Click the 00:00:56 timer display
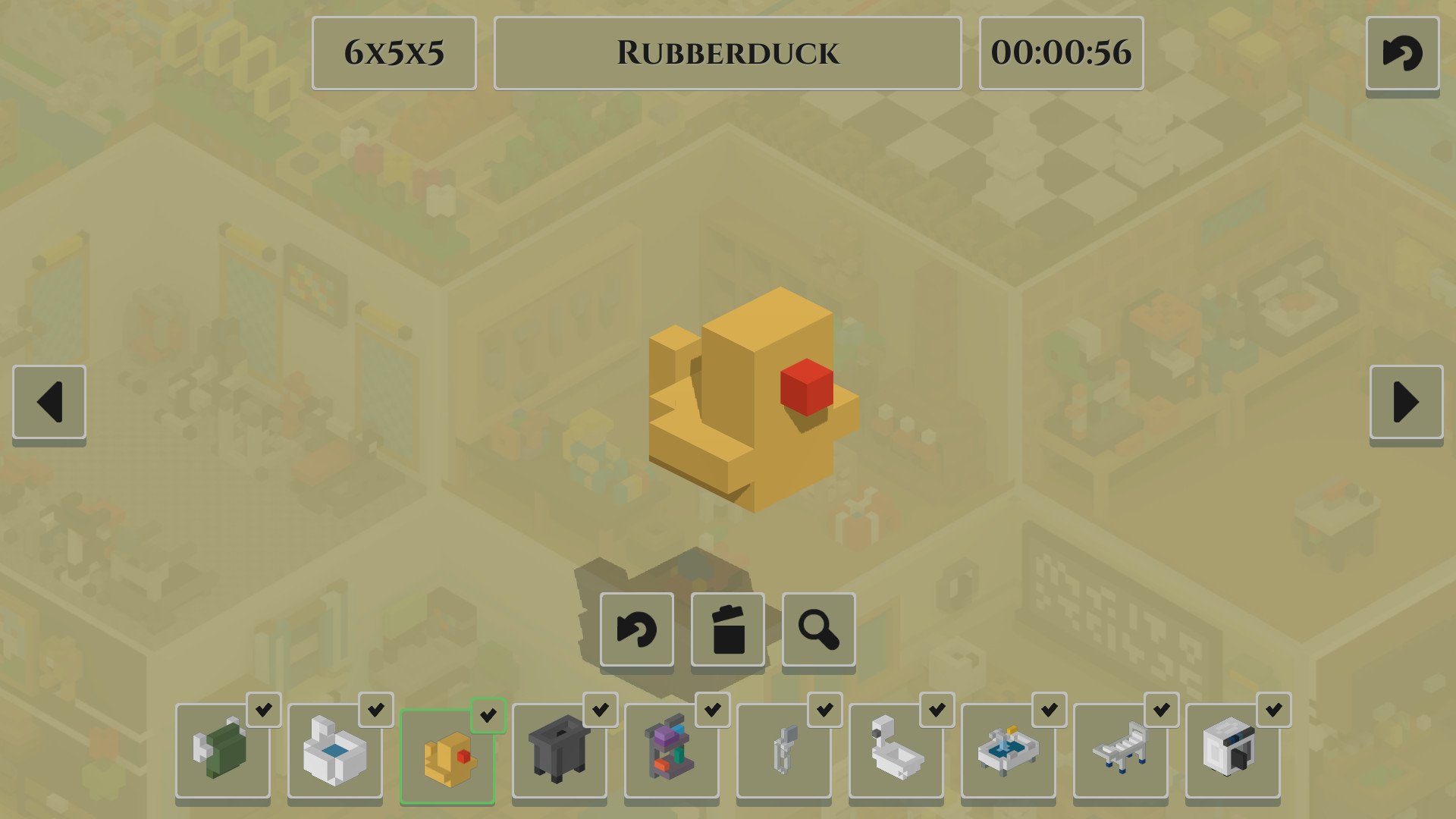This screenshot has height=819, width=1456. [x=1061, y=53]
